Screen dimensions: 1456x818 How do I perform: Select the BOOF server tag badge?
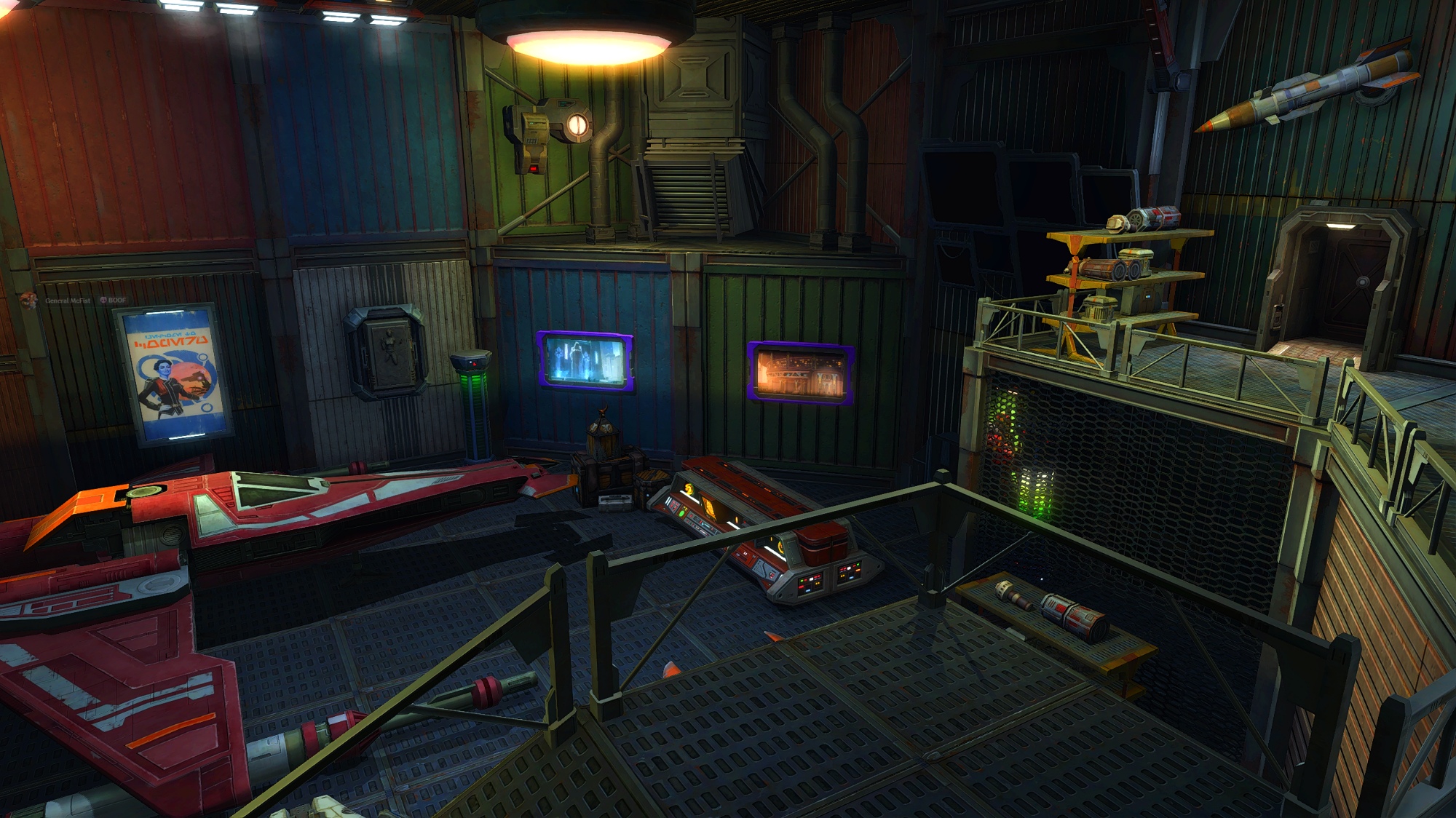(x=113, y=301)
